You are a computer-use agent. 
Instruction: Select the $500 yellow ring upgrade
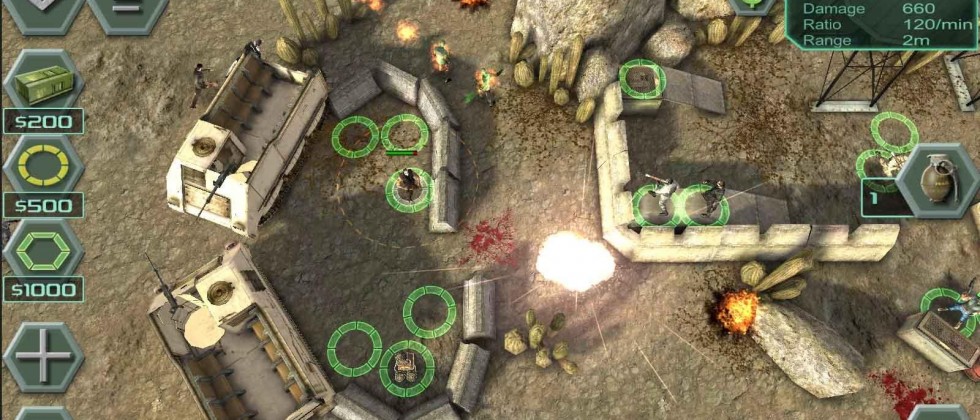tap(42, 165)
